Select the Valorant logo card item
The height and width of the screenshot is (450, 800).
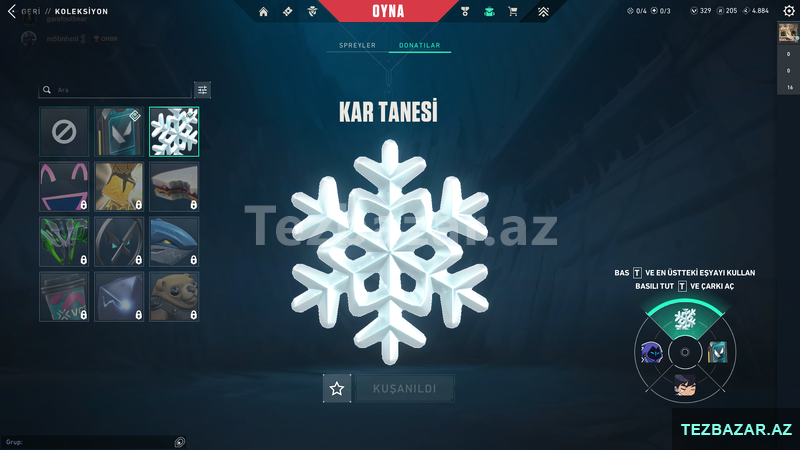[119, 132]
